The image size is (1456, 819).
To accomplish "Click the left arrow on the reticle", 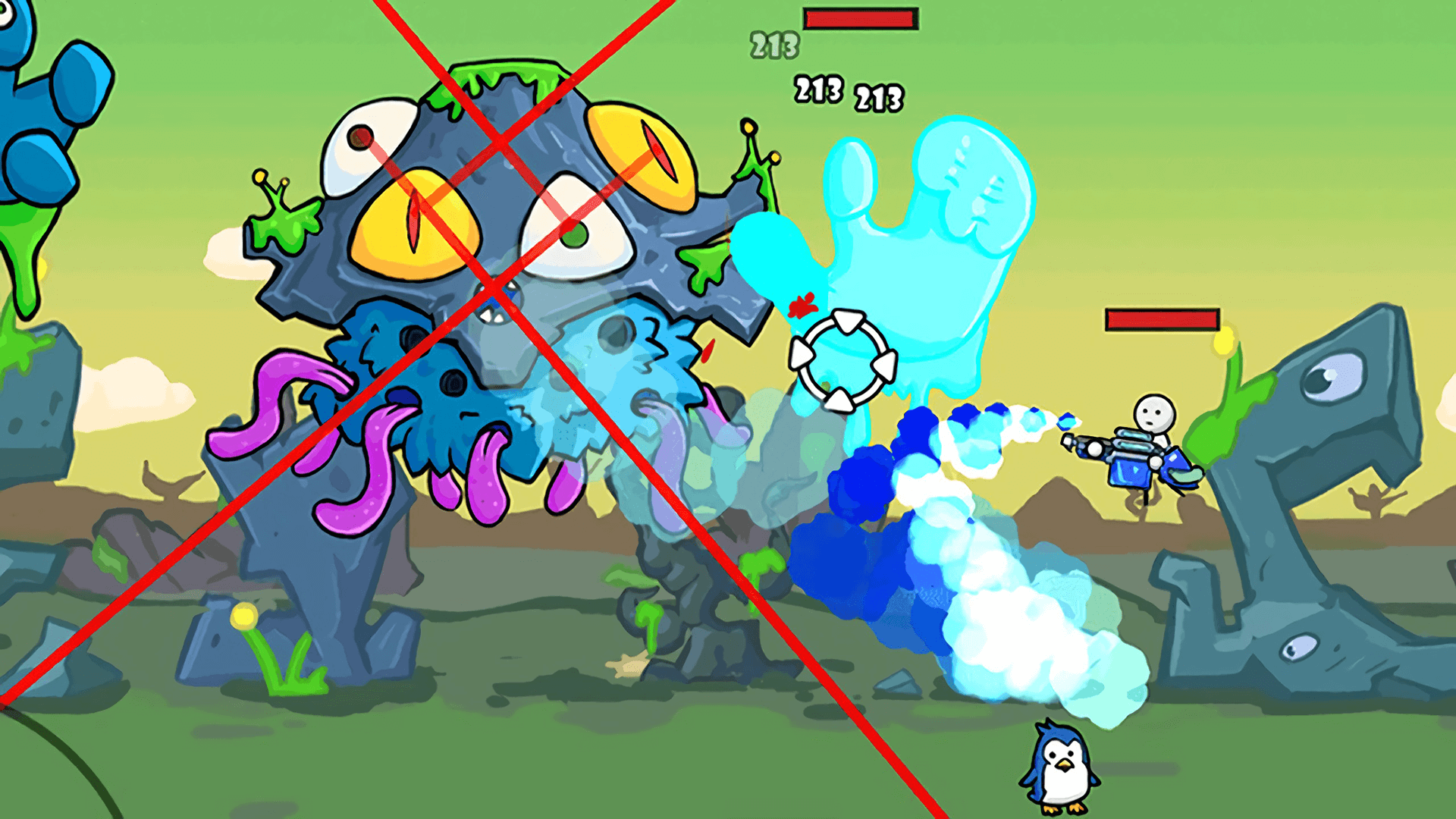I will [x=802, y=354].
